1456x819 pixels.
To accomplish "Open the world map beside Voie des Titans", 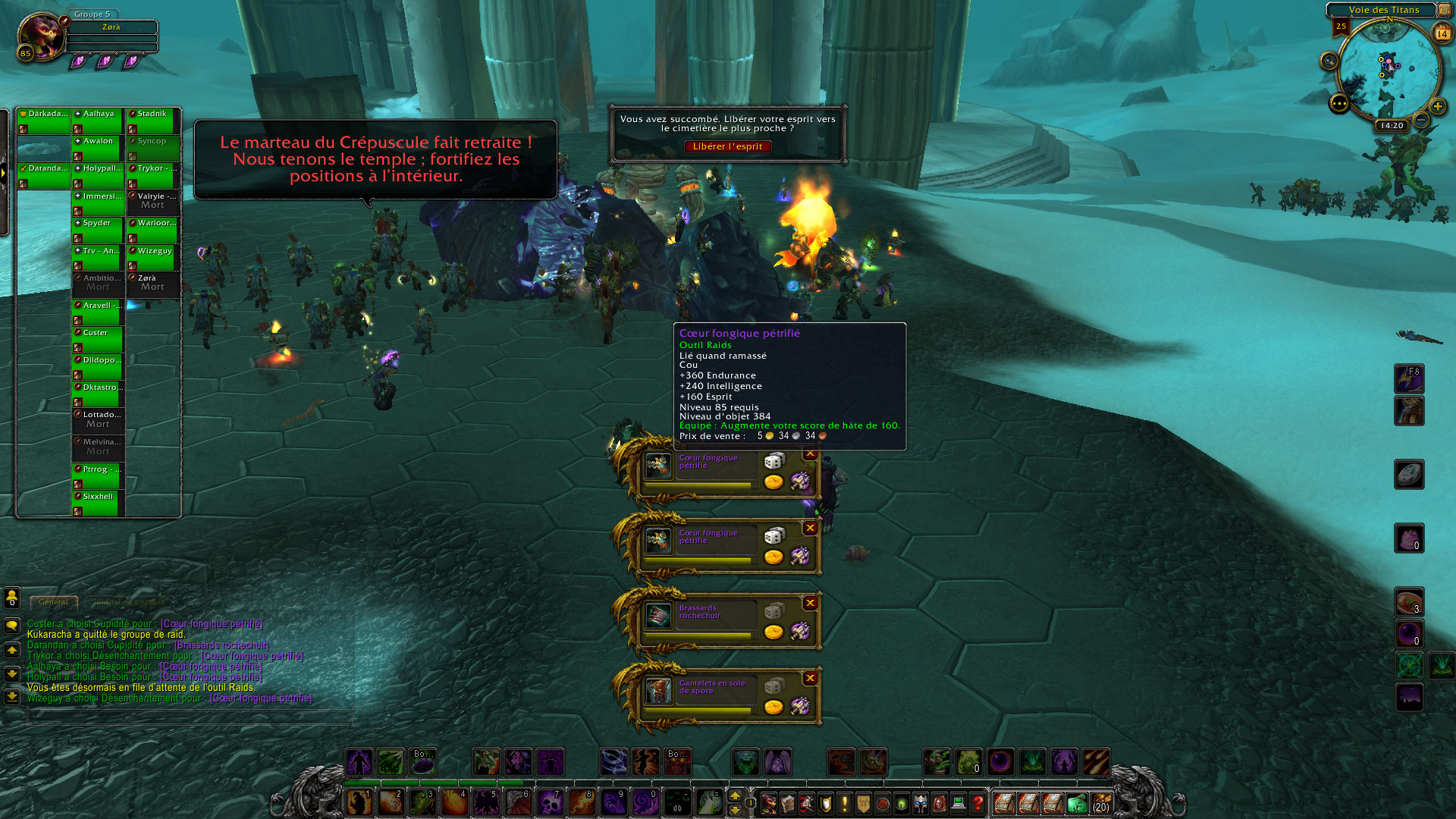I will point(1444,10).
